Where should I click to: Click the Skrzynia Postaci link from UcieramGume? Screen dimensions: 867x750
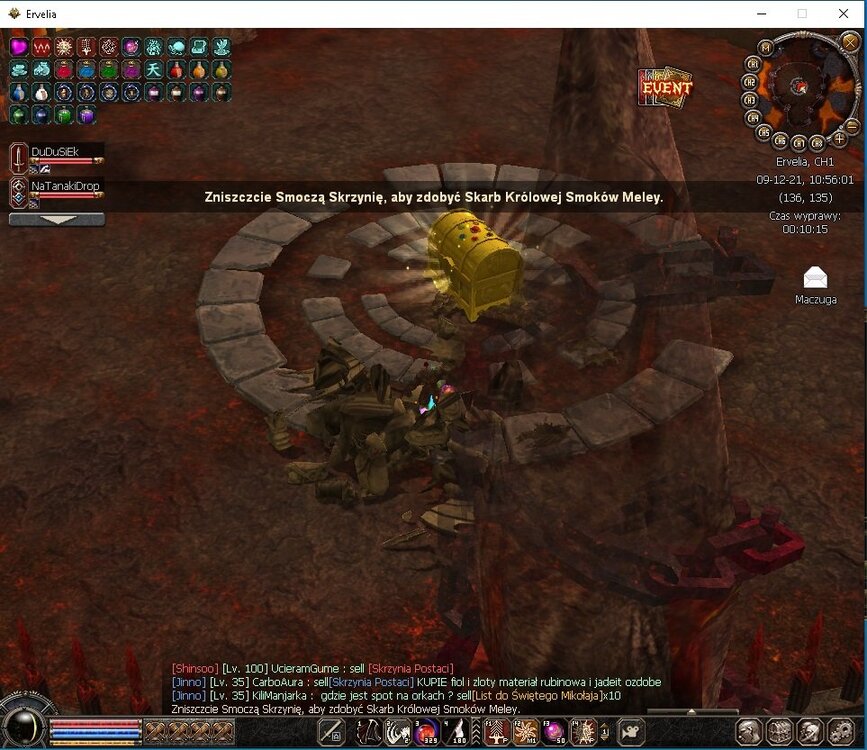tap(410, 668)
